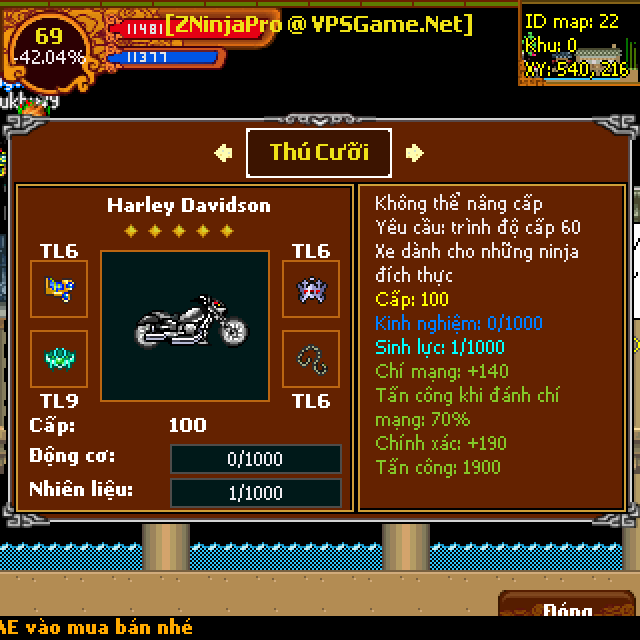Image resolution: width=640 pixels, height=640 pixels.
Task: Select the purple mask mount equipment slot
Action: tap(310, 289)
